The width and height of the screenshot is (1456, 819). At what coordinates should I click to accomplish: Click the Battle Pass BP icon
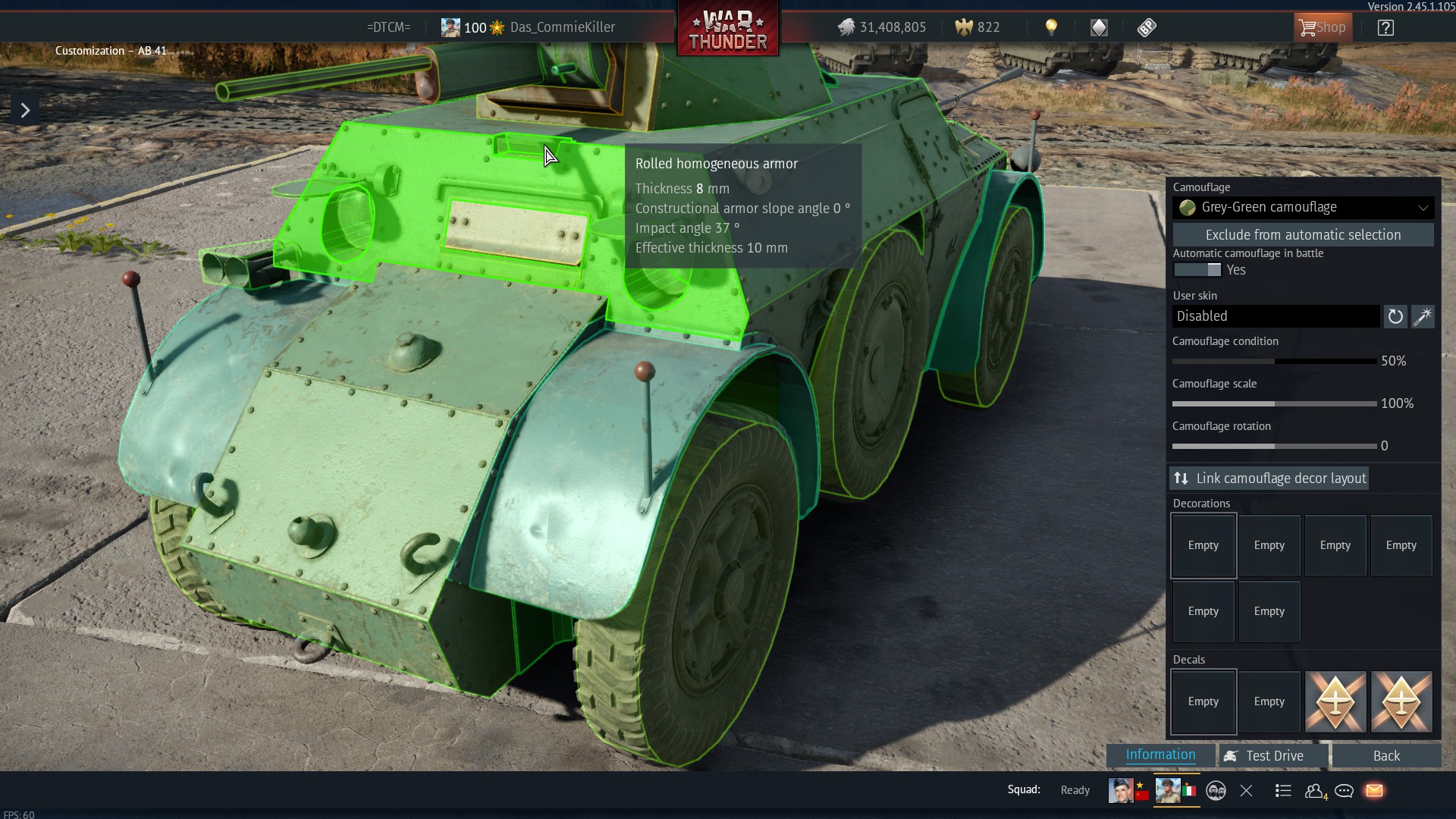(x=1146, y=27)
